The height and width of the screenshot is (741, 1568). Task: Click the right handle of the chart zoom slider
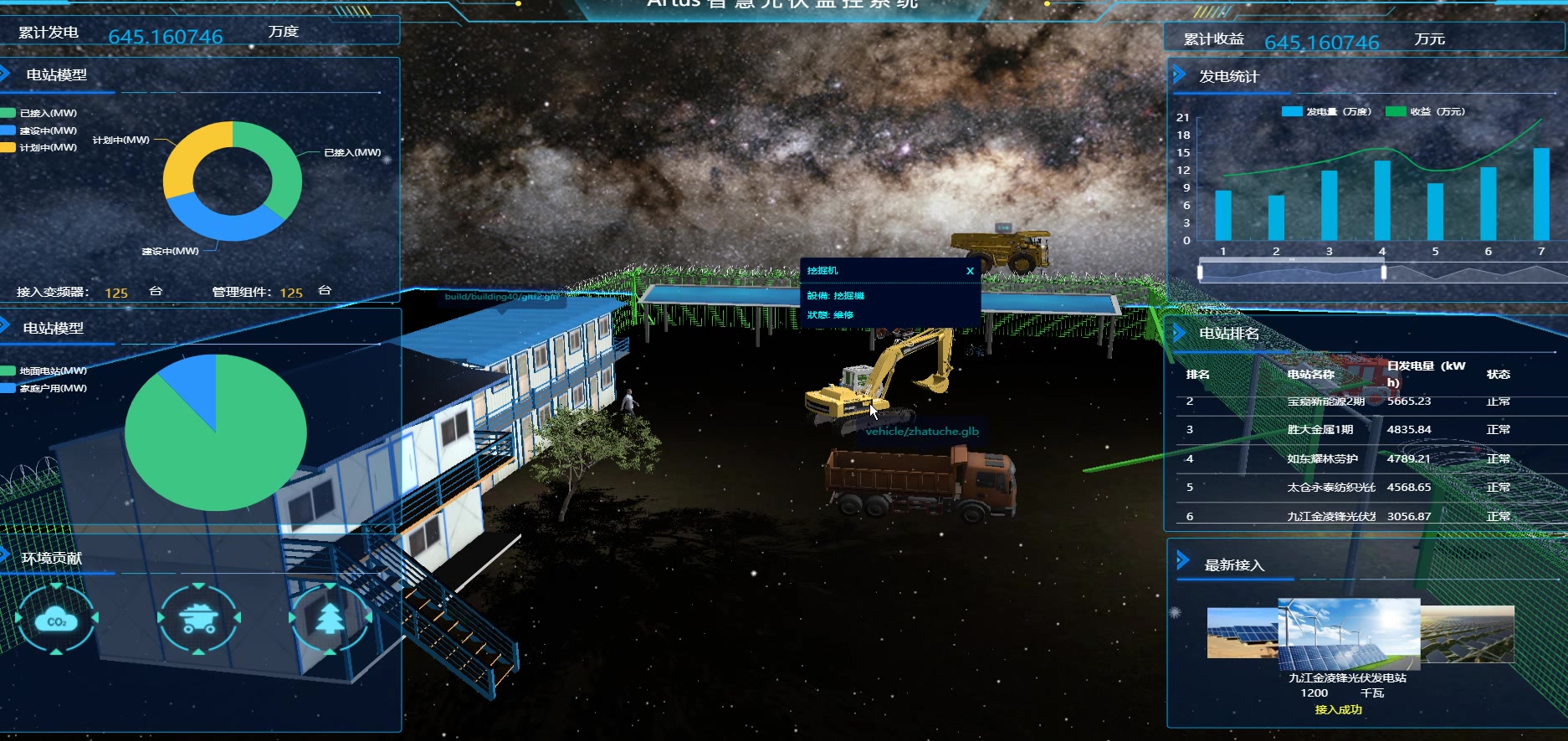[1384, 272]
